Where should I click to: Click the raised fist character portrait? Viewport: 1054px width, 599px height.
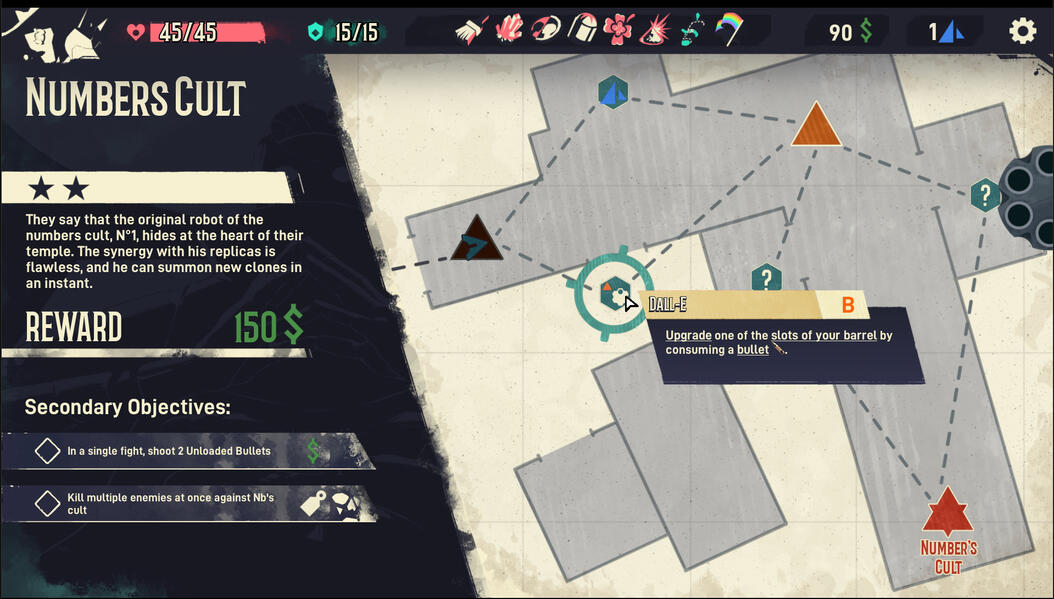(x=36, y=37)
